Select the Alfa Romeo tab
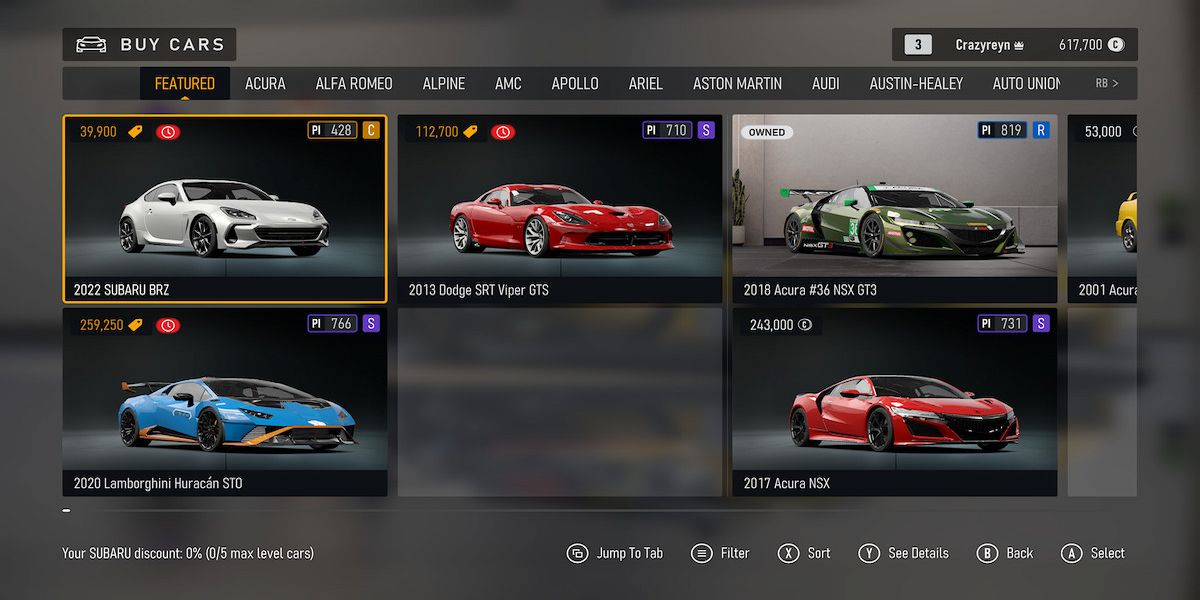This screenshot has height=600, width=1200. pos(354,84)
